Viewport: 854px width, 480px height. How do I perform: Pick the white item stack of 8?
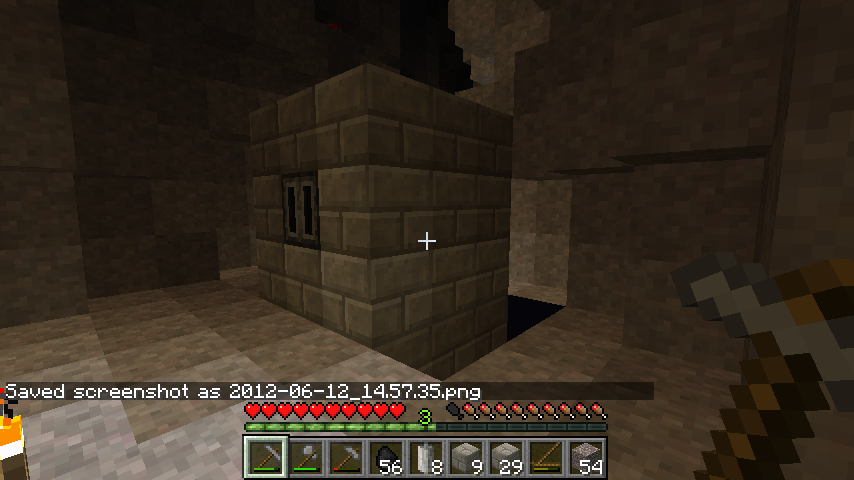[x=427, y=458]
